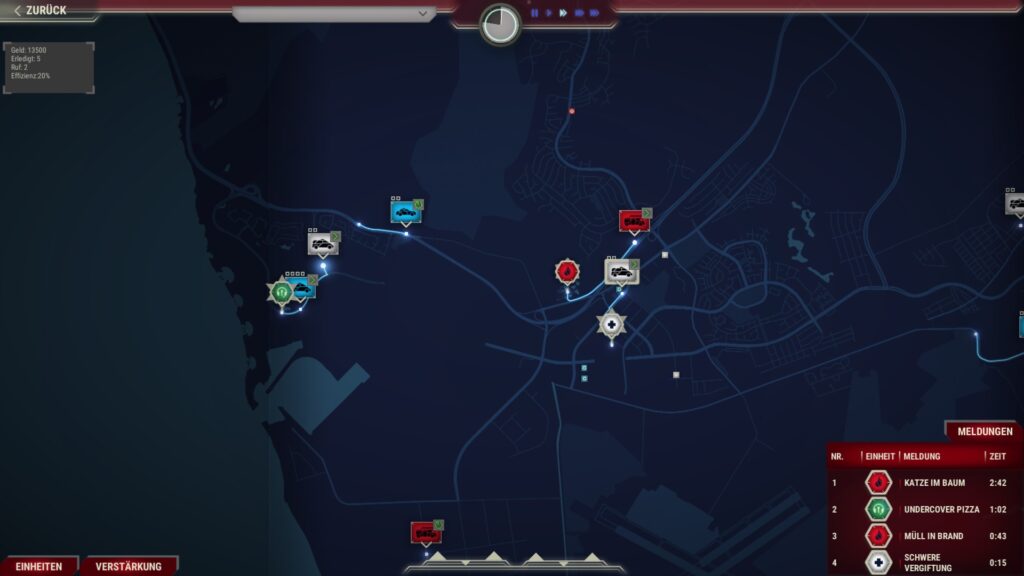Open the dropdown at the top bar
This screenshot has height=576, width=1024.
pos(334,14)
